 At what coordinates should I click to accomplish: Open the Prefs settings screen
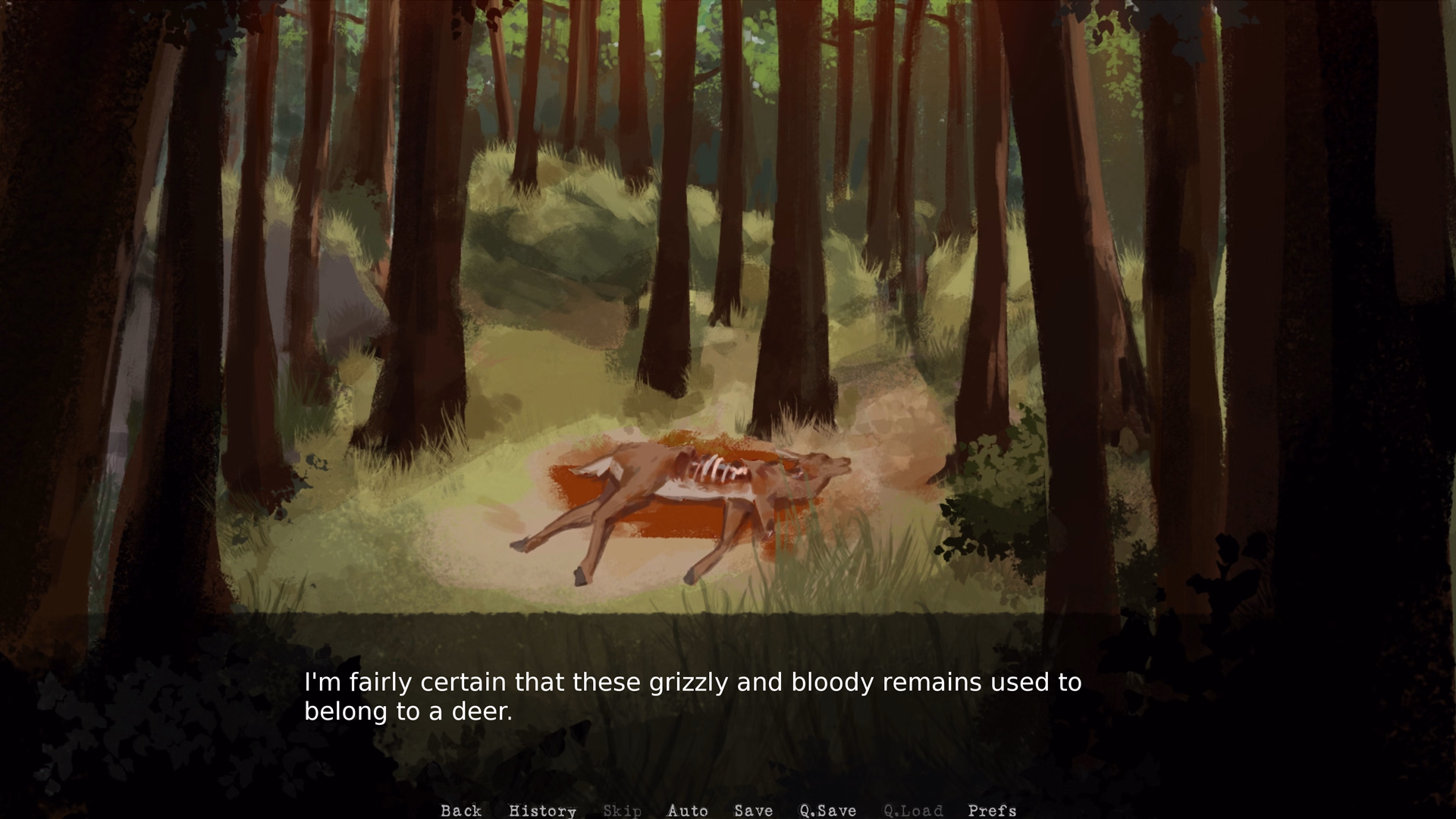[992, 811]
